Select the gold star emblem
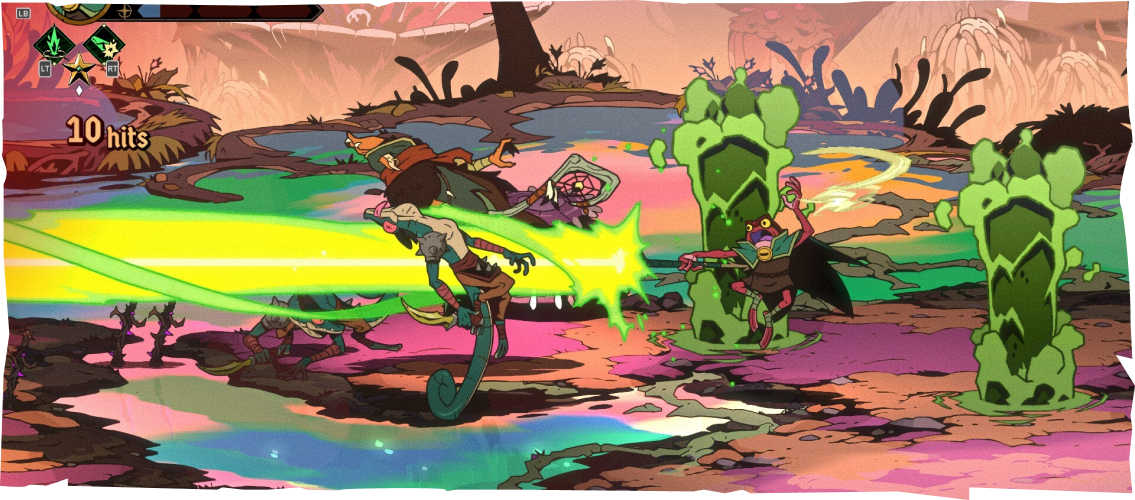Screen dimensions: 1135x500 78,68
